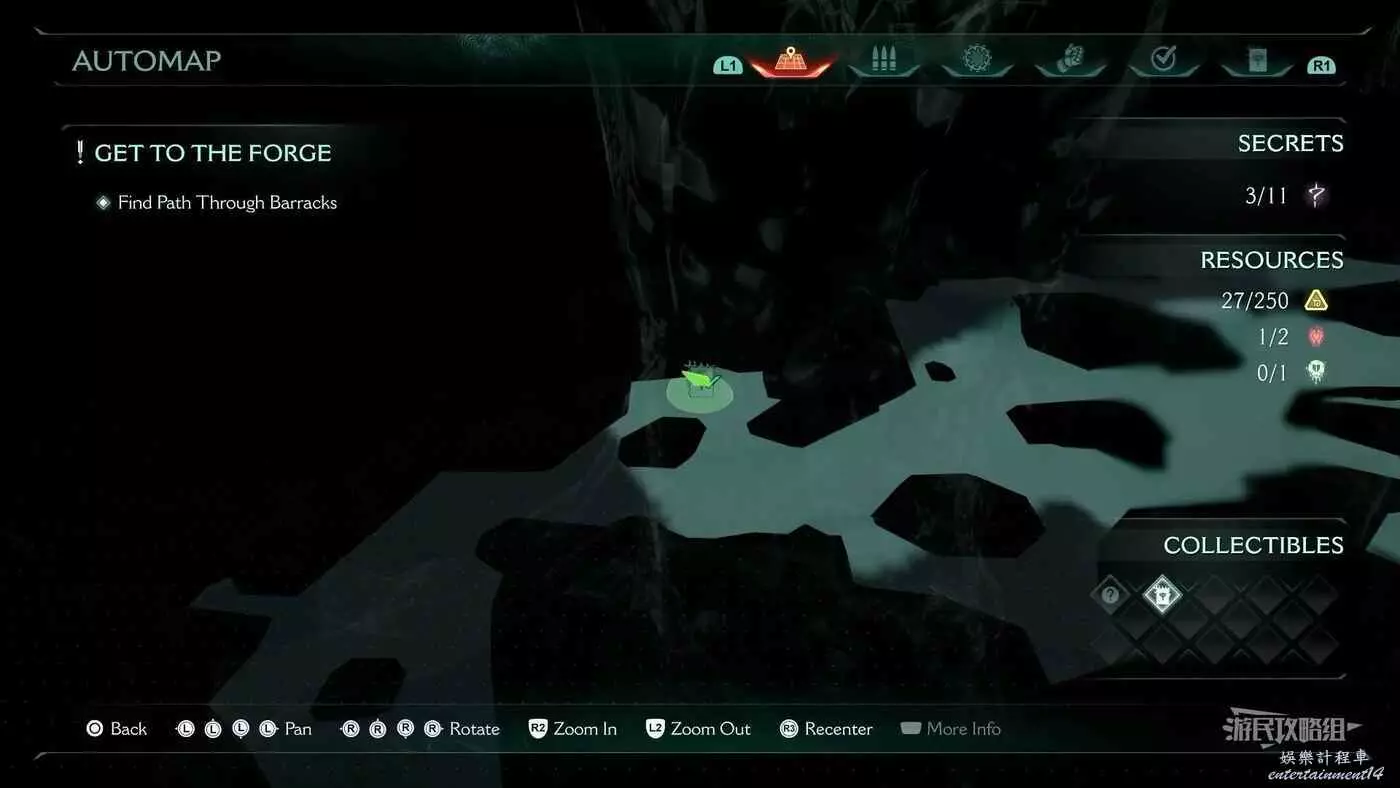Open the checkmark challenges tab
1400x788 pixels.
[x=1163, y=60]
